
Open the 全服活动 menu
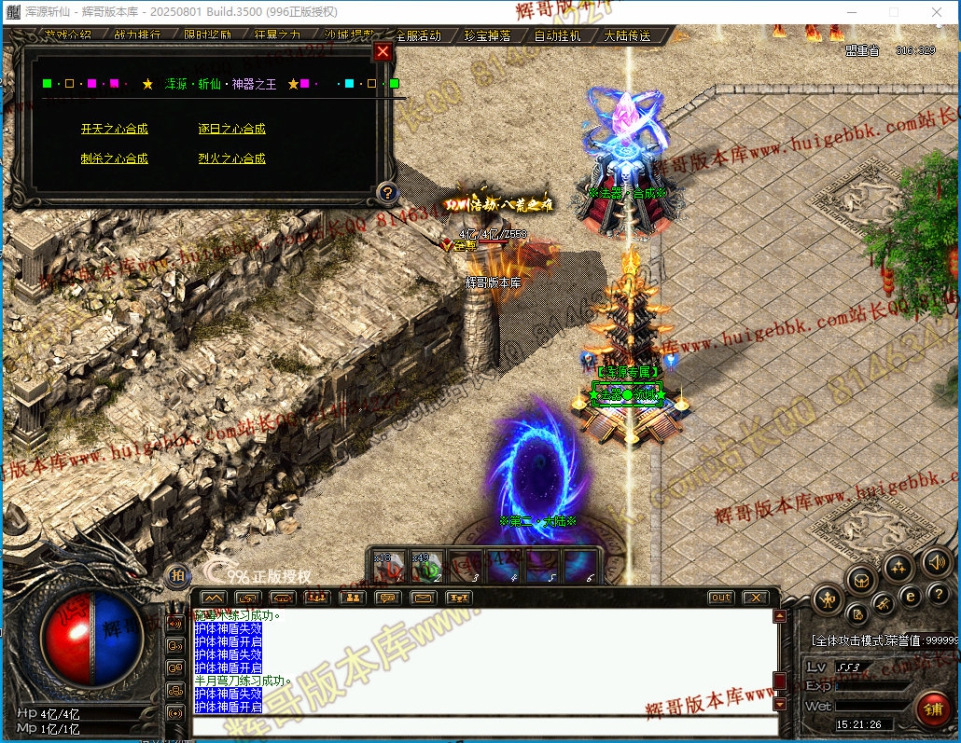pyautogui.click(x=416, y=36)
